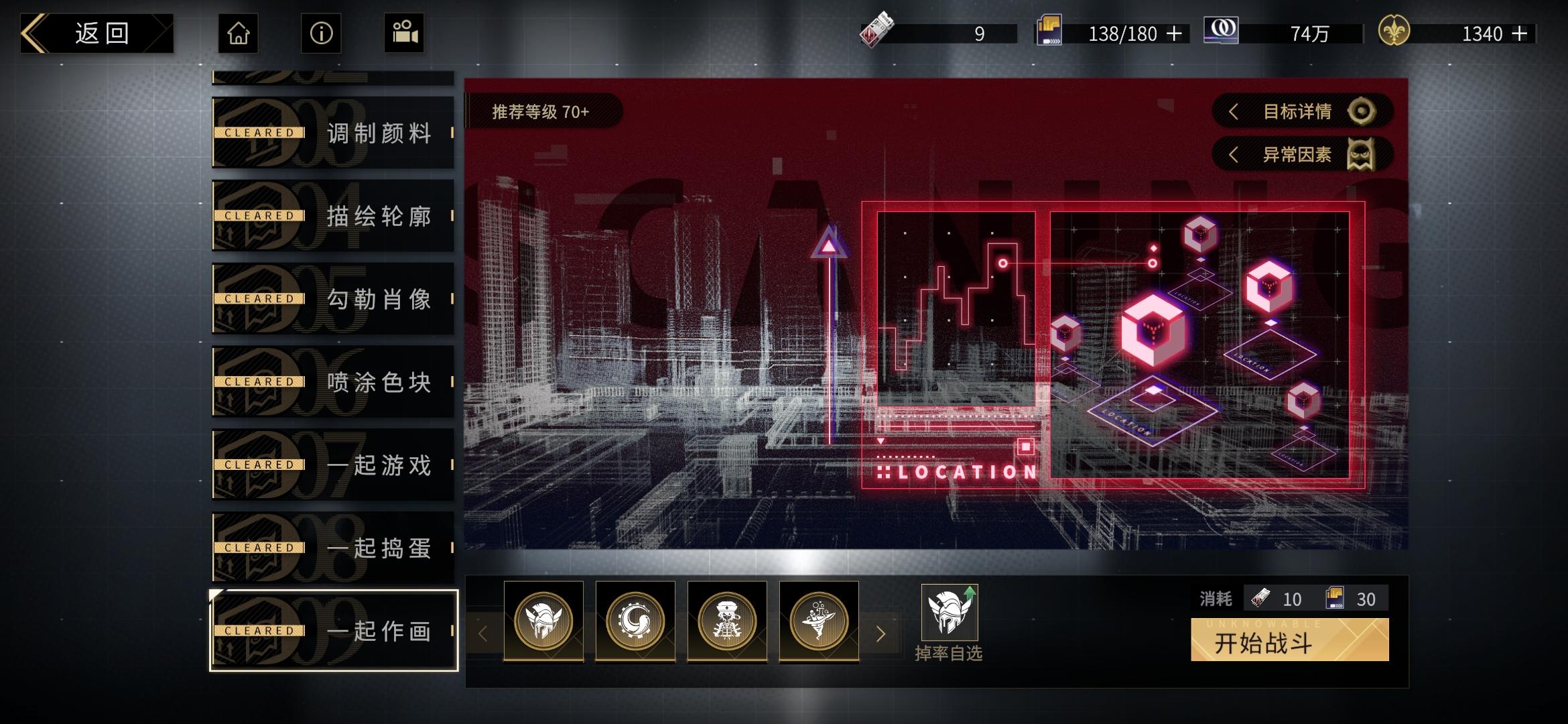Select stage 09 一起作画
The width and height of the screenshot is (1568, 724).
tap(333, 631)
